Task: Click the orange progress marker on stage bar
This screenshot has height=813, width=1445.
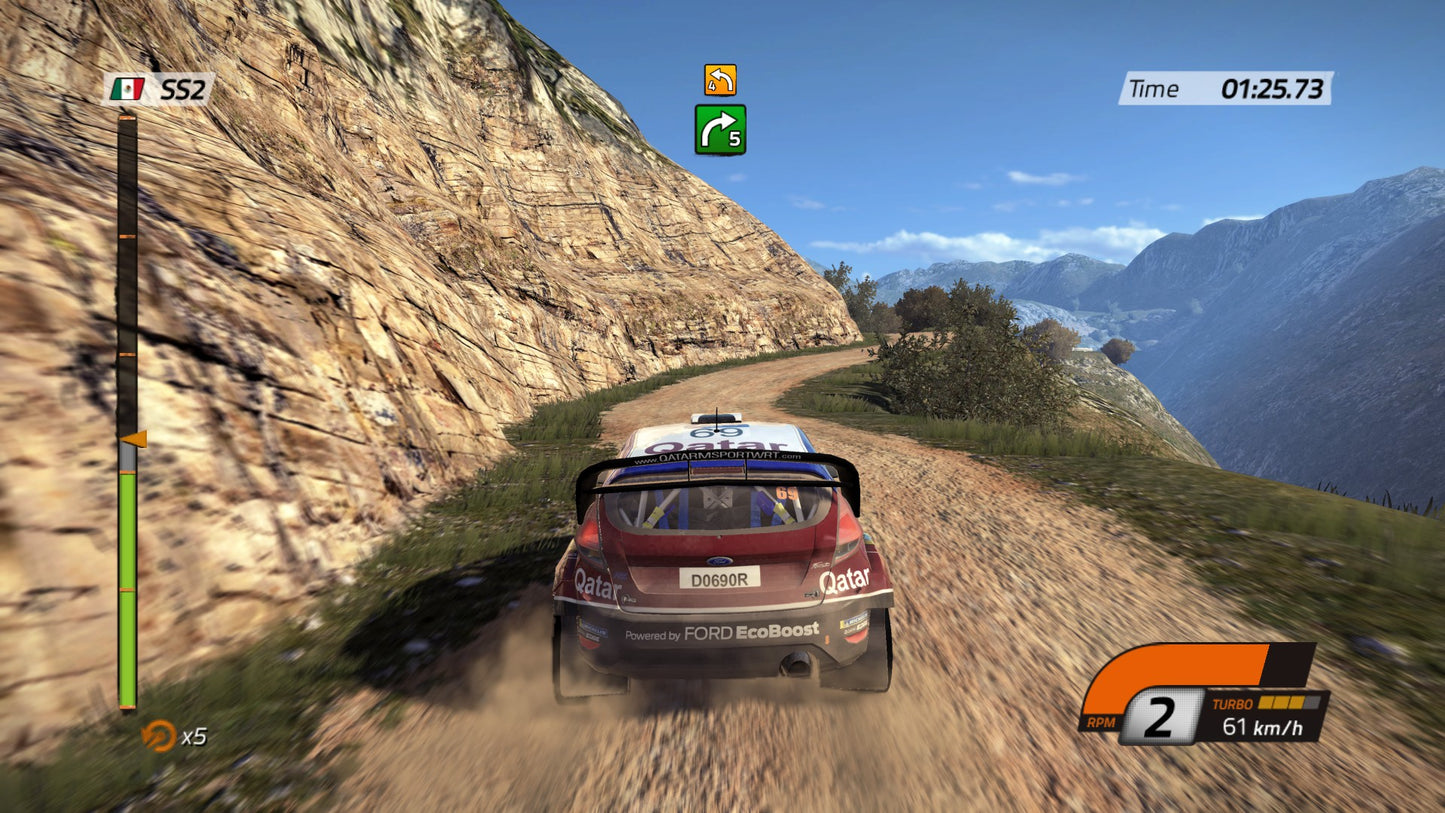Action: coord(135,438)
